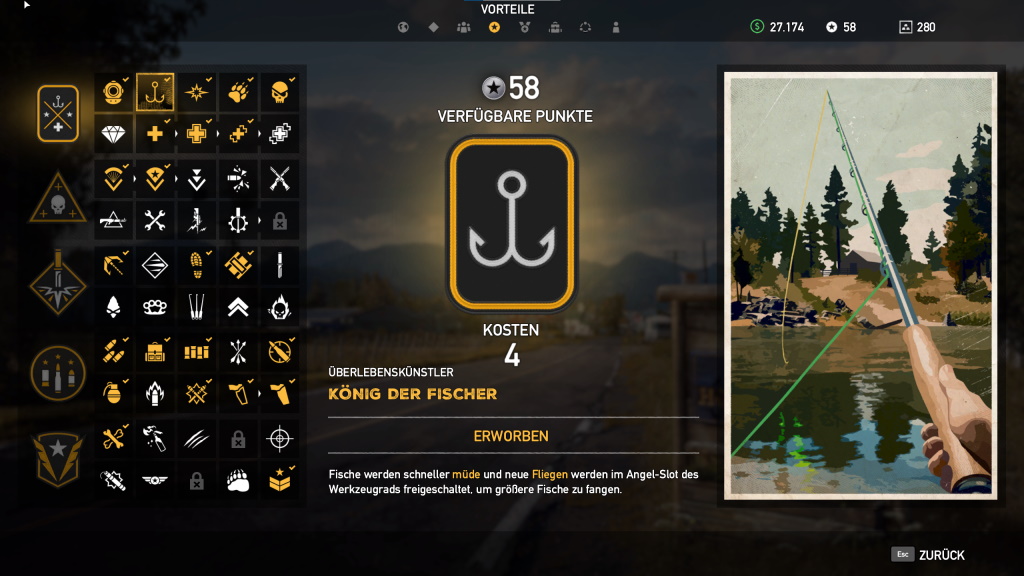Open the bullets emblem perk category
This screenshot has height=576, width=1024.
point(58,372)
